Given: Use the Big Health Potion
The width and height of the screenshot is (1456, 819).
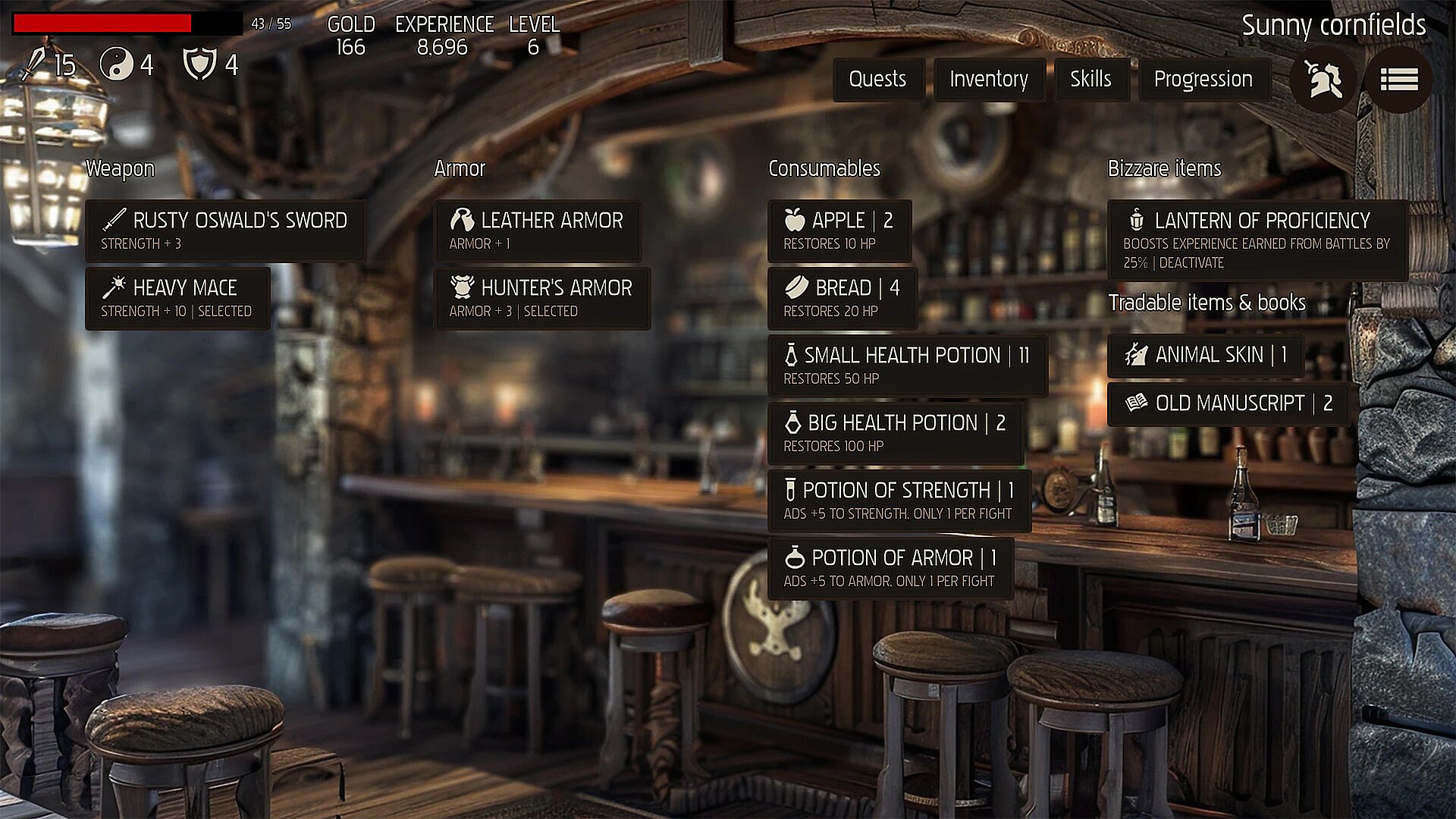Looking at the screenshot, I should [x=895, y=433].
